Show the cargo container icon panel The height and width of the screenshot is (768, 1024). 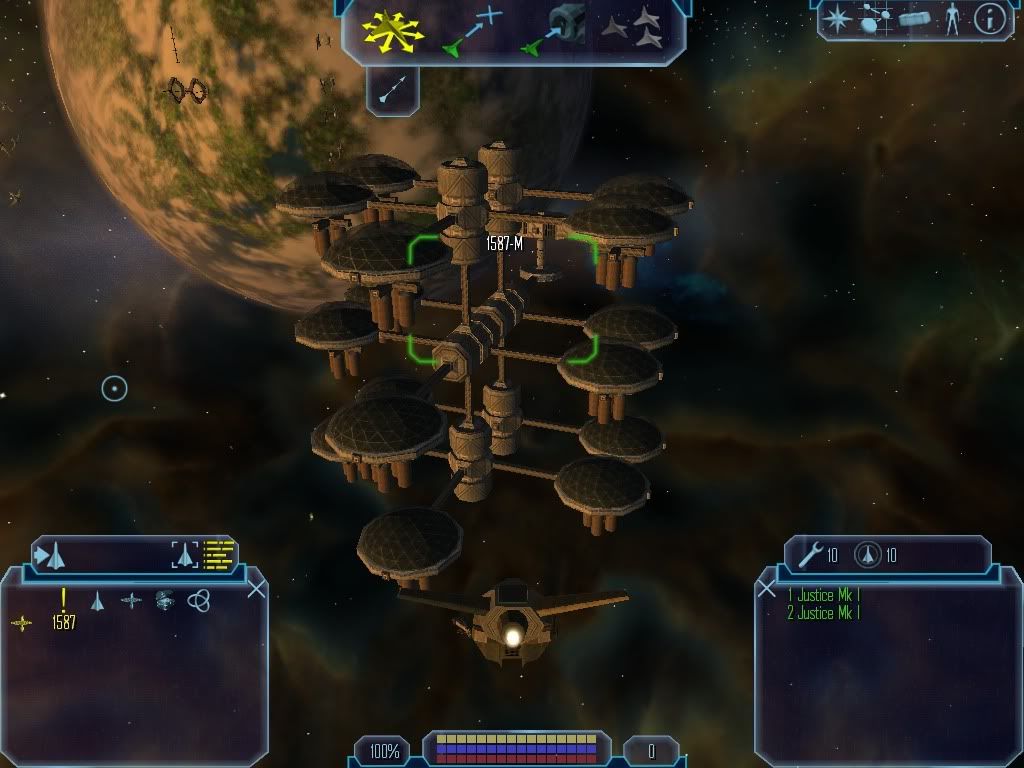pyautogui.click(x=914, y=19)
